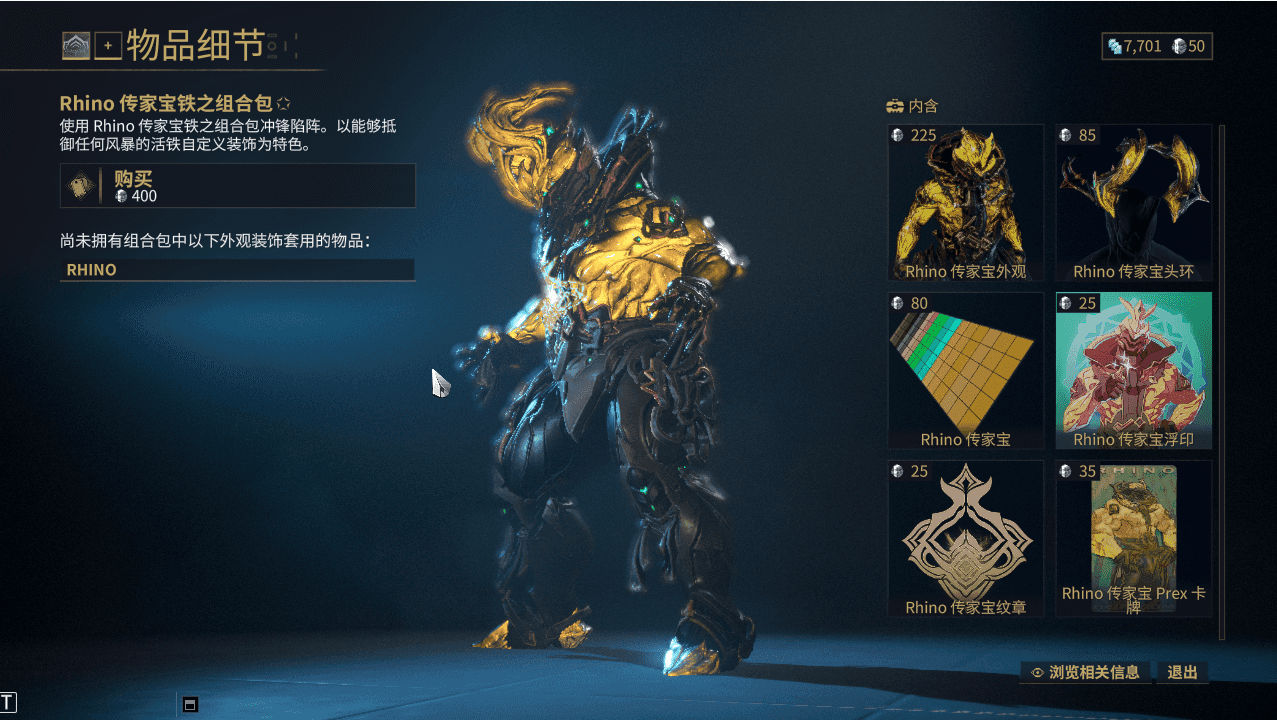1277x720 pixels.
Task: Choose the Rhino 传家宝 color palette tile
Action: pyautogui.click(x=965, y=370)
